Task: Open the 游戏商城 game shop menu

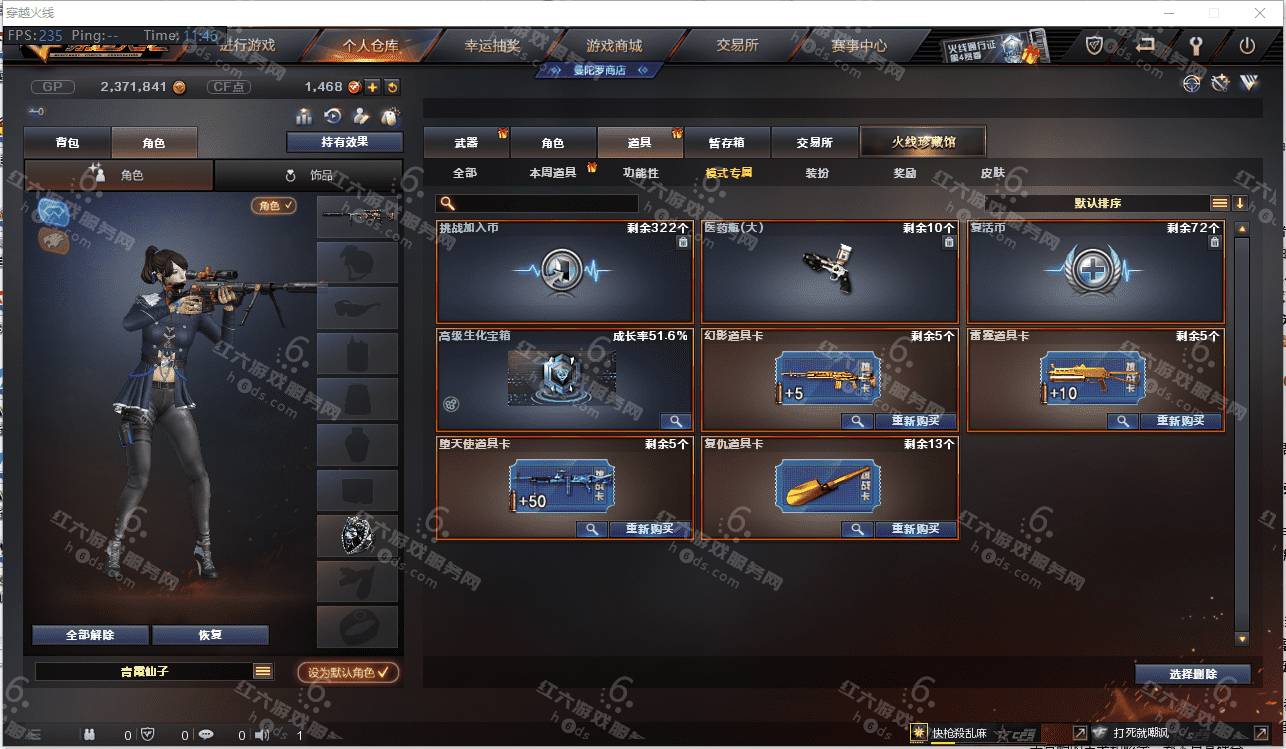Action: (614, 46)
